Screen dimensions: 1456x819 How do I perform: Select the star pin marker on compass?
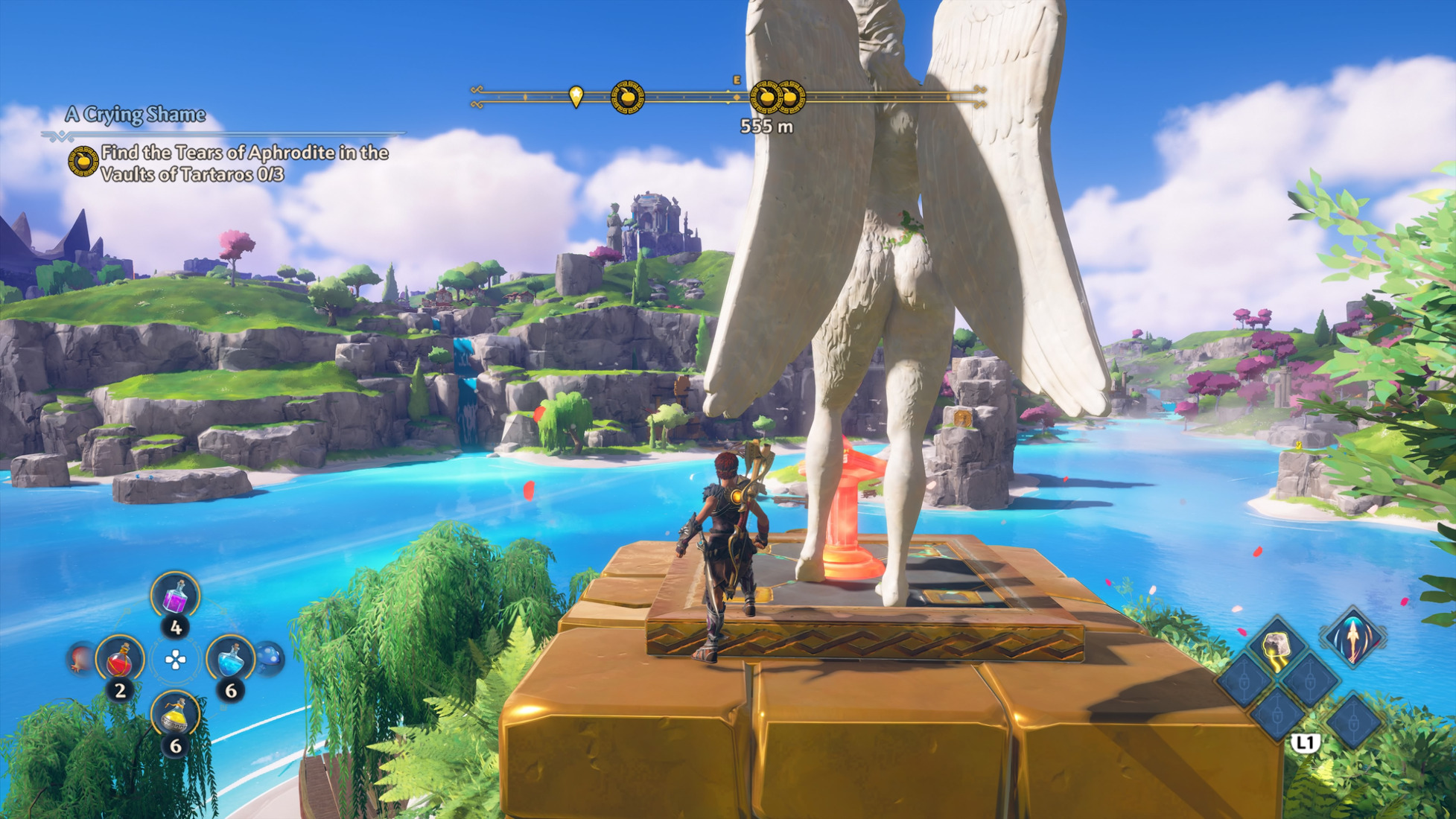(x=576, y=96)
